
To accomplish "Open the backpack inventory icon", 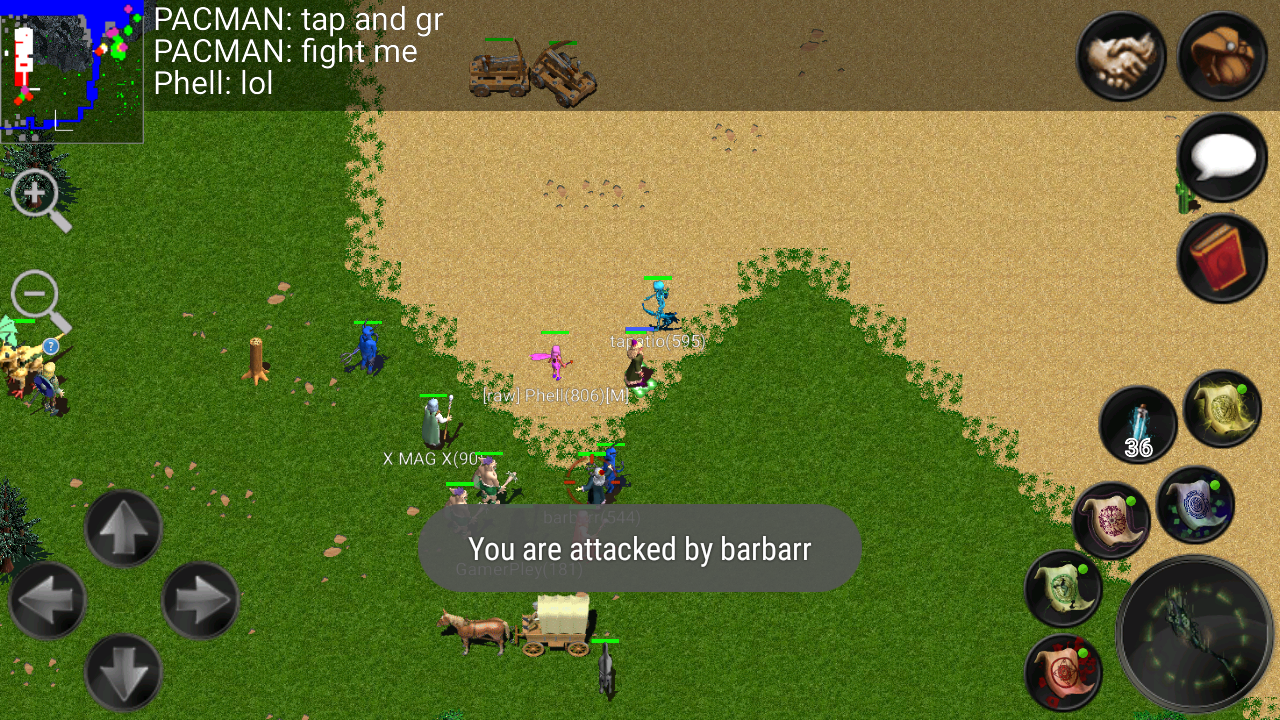I will click(x=1221, y=57).
